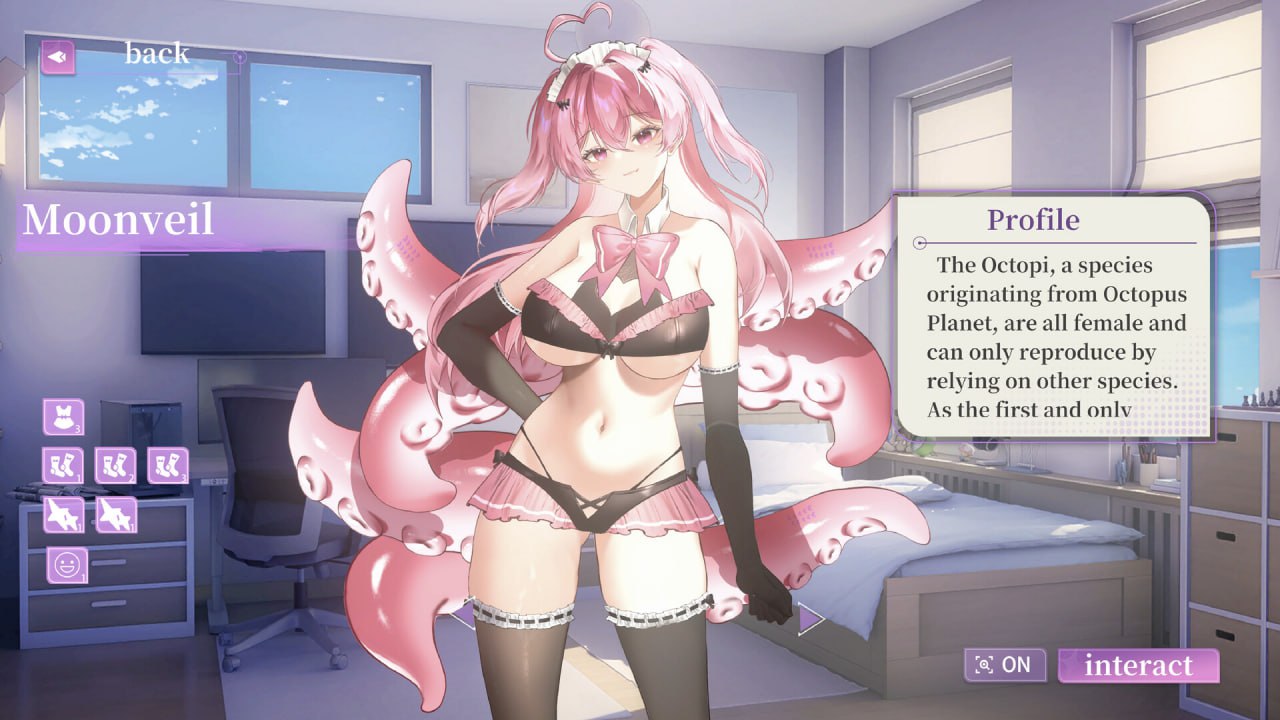Viewport: 1280px width, 720px height.
Task: Select the maid dress outfit icon
Action: tap(63, 415)
